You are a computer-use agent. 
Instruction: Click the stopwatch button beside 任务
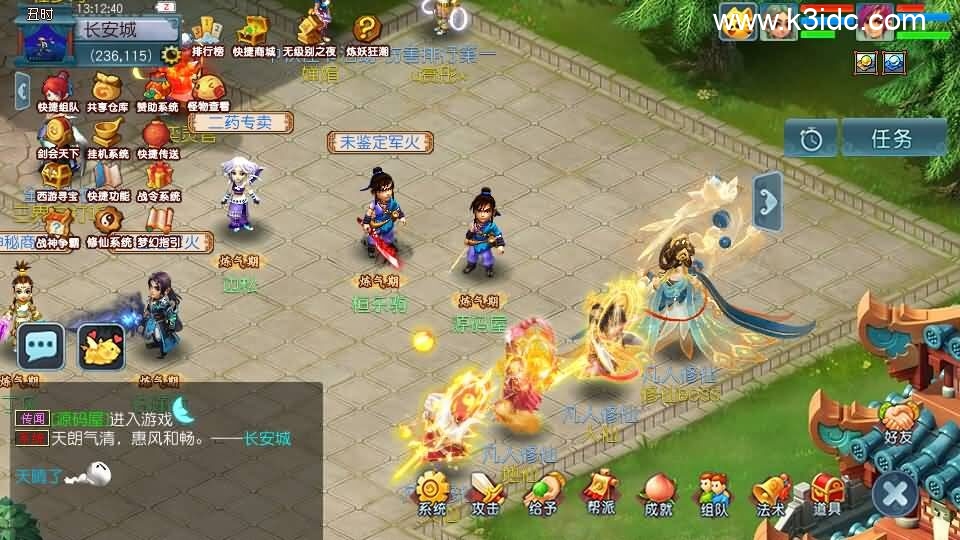click(x=810, y=139)
